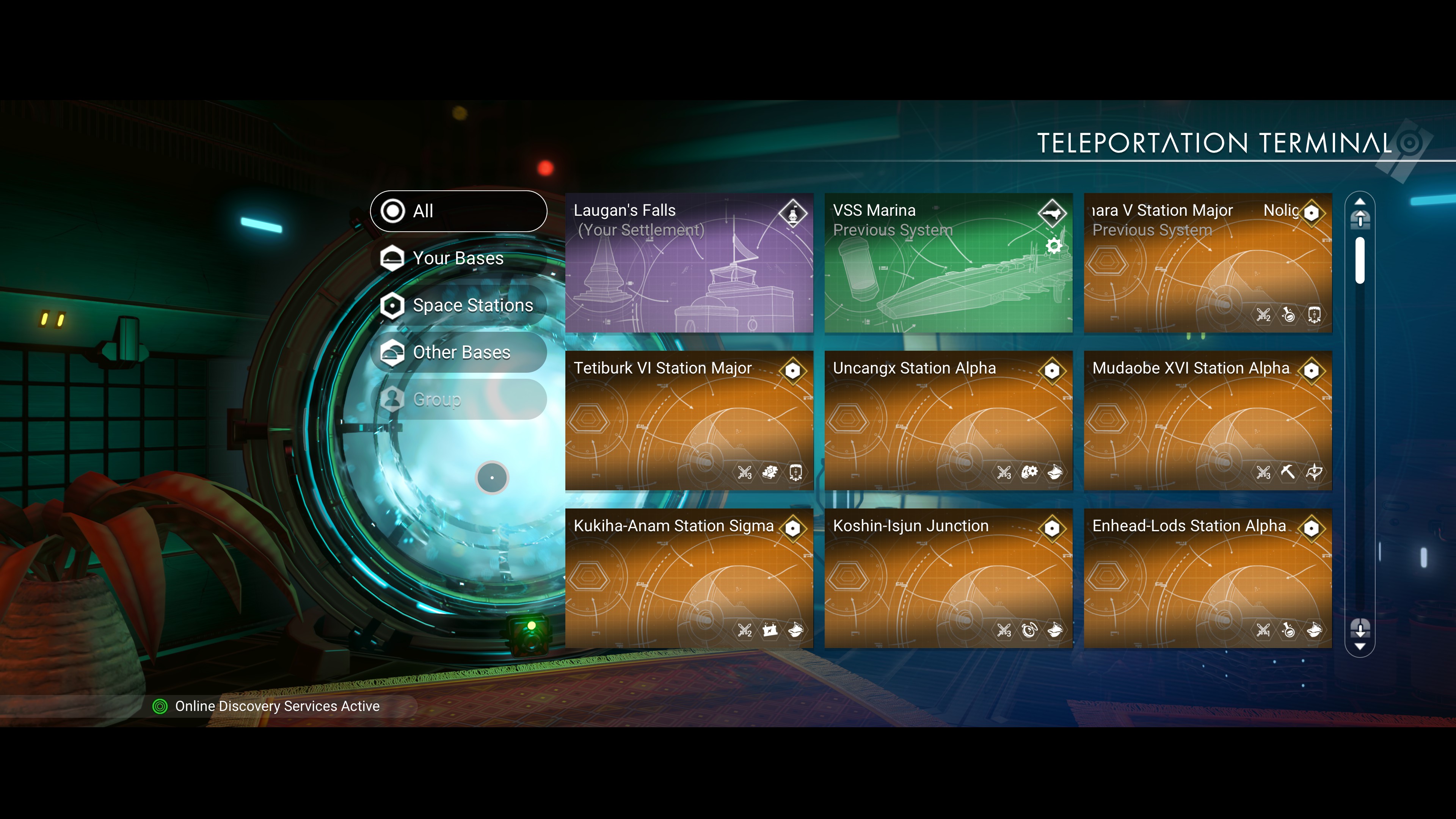Travel to Kukiha-Anam Station Sigma

pyautogui.click(x=689, y=578)
